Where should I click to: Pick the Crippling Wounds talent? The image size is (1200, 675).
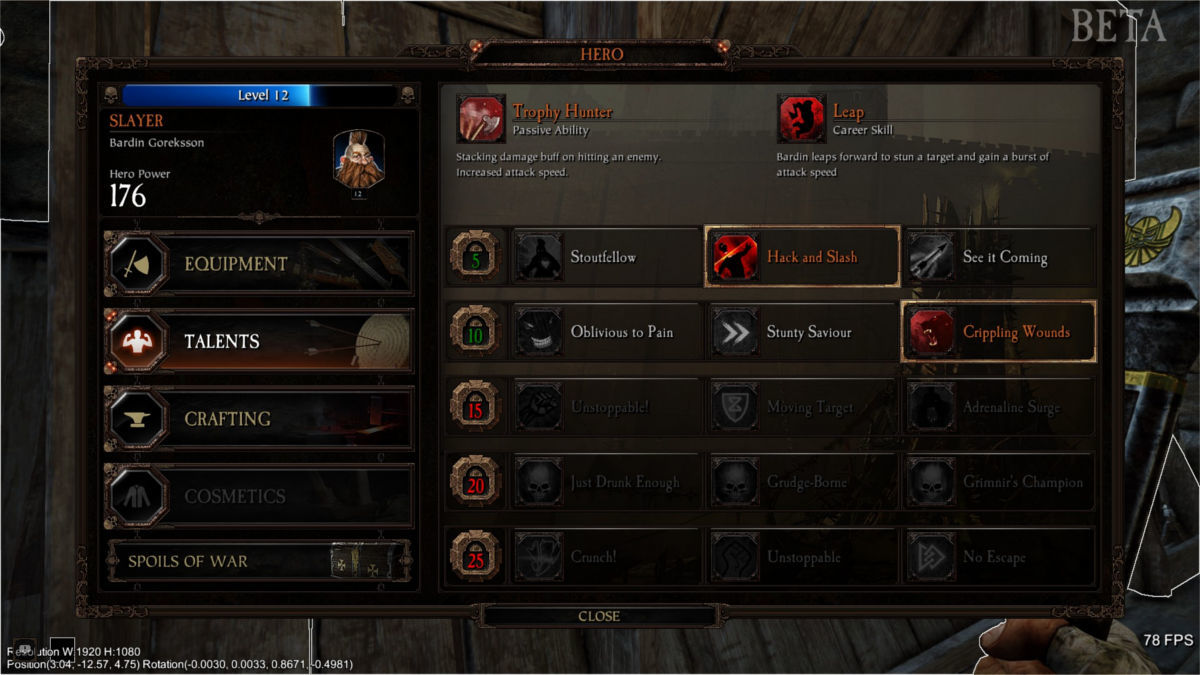[x=998, y=332]
